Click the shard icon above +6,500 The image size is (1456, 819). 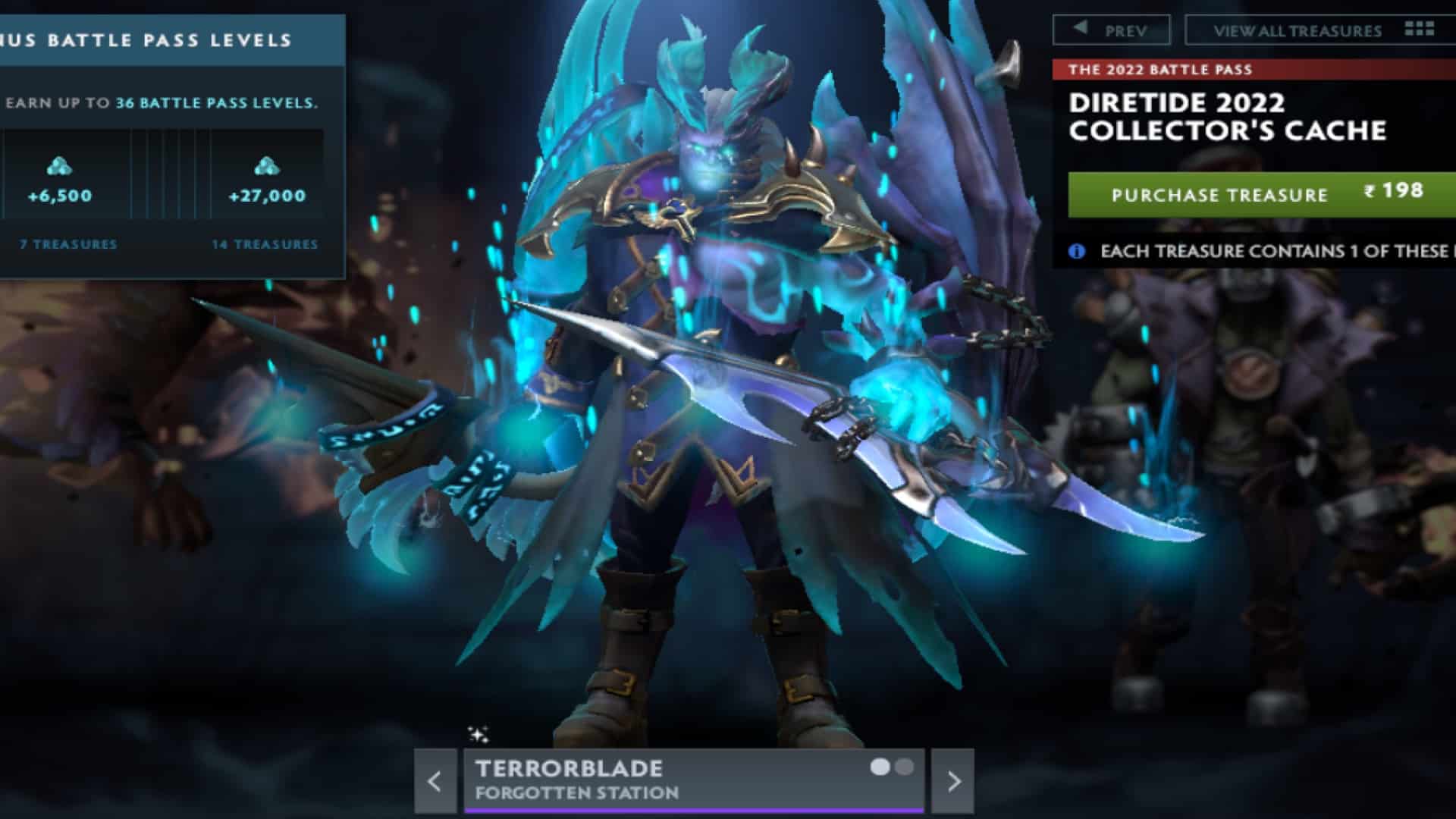click(61, 167)
